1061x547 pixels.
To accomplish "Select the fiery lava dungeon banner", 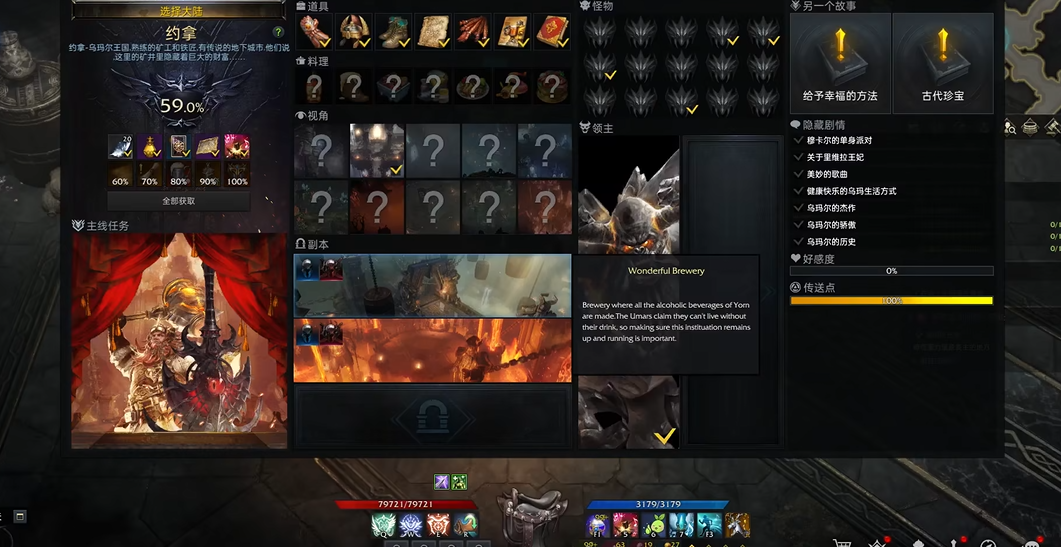I will [x=432, y=350].
